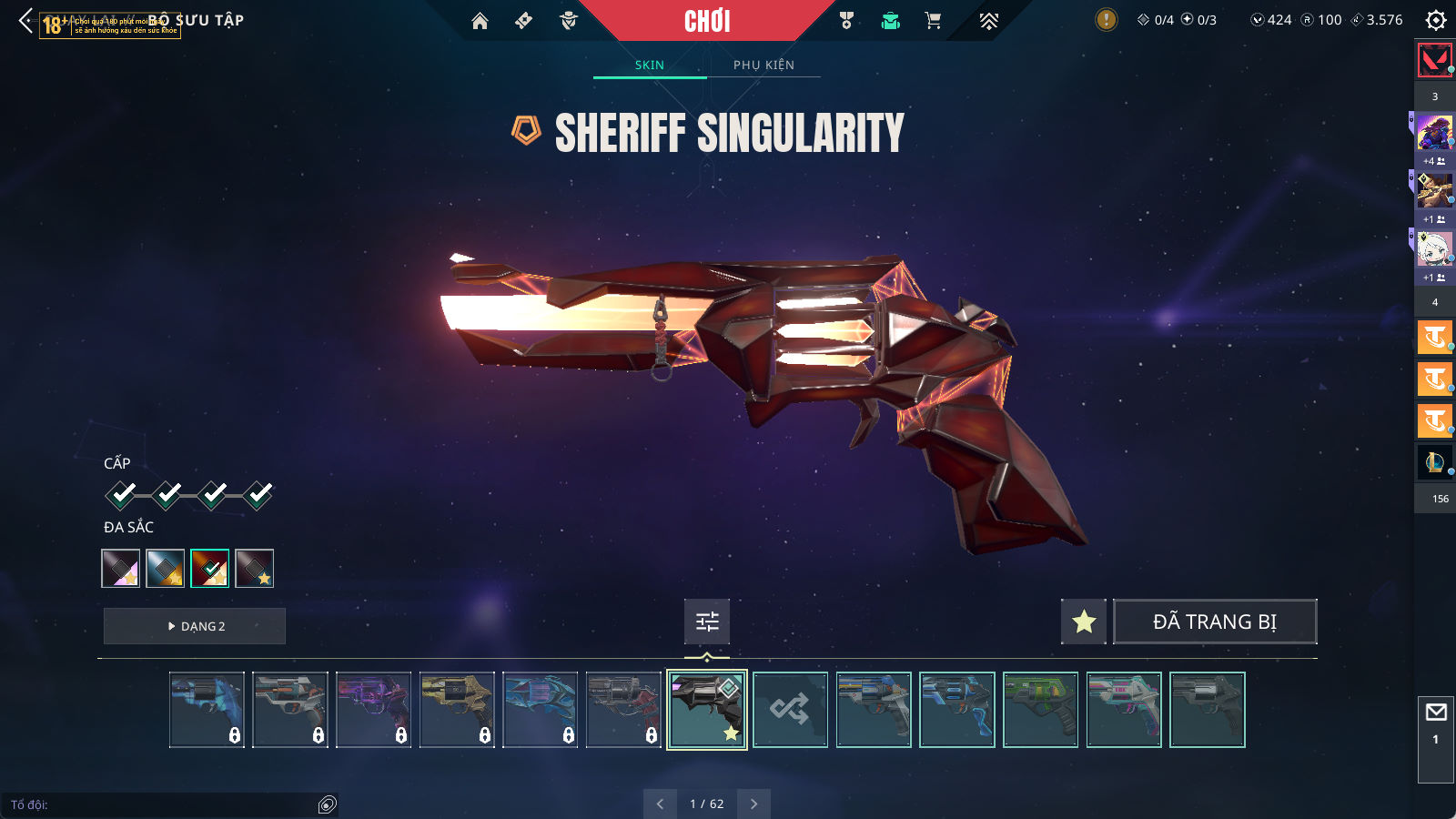Select the random shuffle skin tile
1456x819 pixels.
point(790,710)
